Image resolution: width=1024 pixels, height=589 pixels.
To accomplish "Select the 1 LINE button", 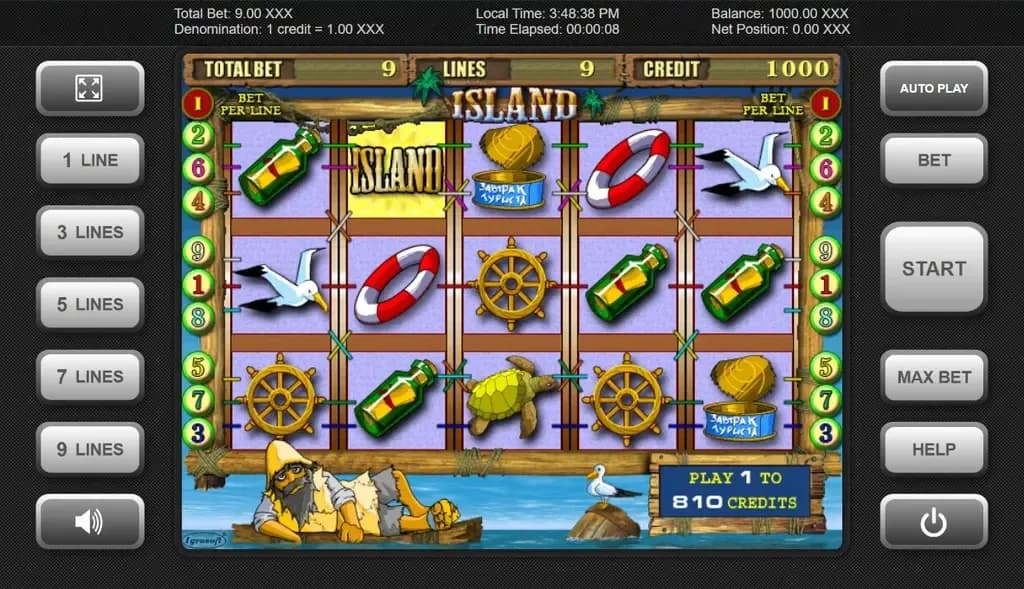I will pyautogui.click(x=90, y=160).
